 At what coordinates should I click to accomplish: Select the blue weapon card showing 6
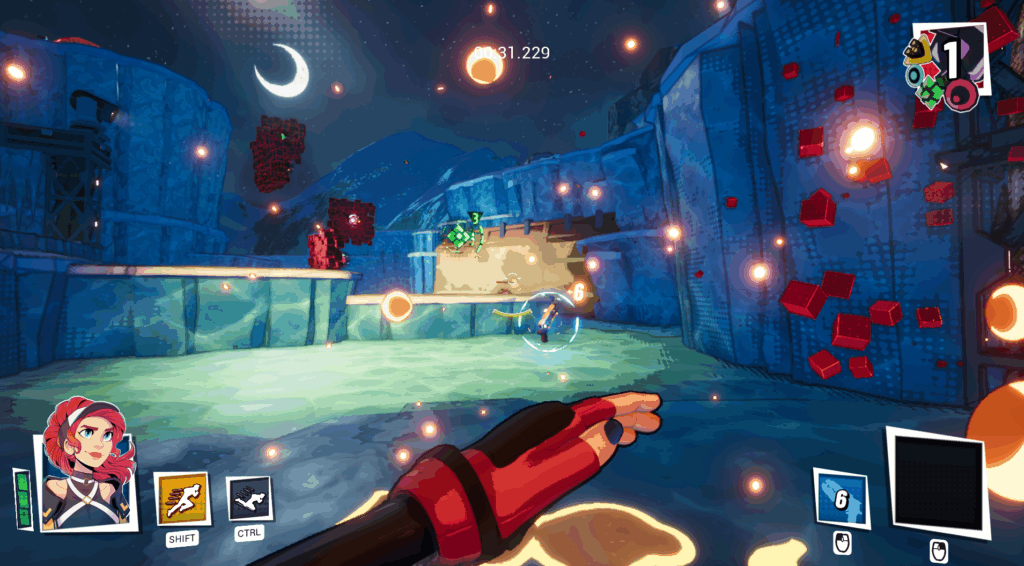pos(840,498)
